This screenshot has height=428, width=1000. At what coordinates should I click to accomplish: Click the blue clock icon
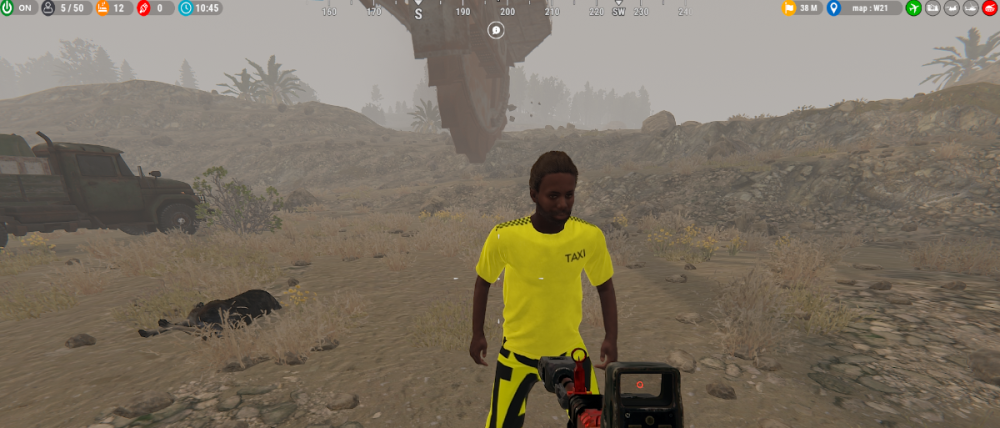[x=187, y=8]
